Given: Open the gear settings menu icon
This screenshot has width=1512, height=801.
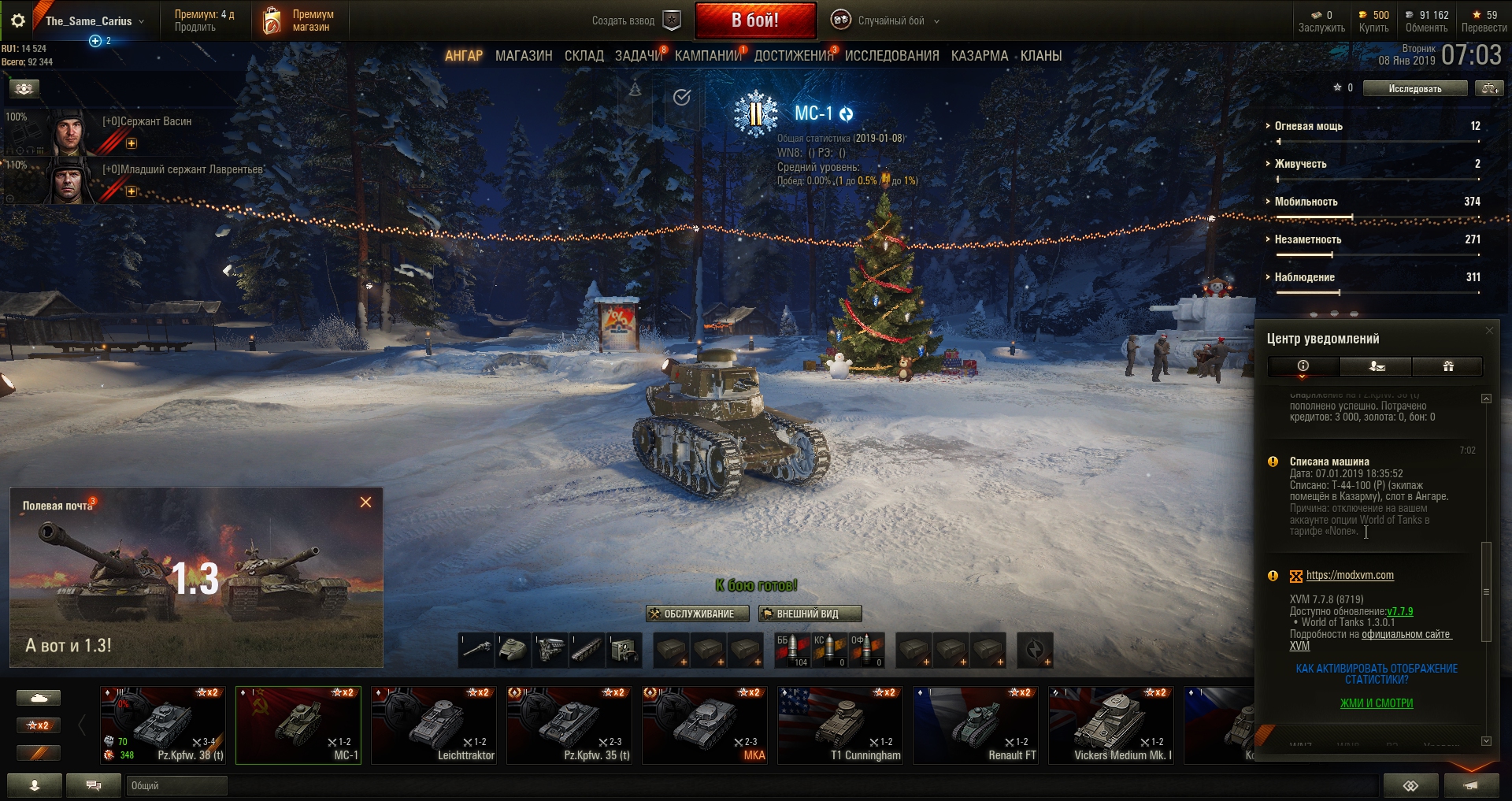Looking at the screenshot, I should (x=18, y=21).
